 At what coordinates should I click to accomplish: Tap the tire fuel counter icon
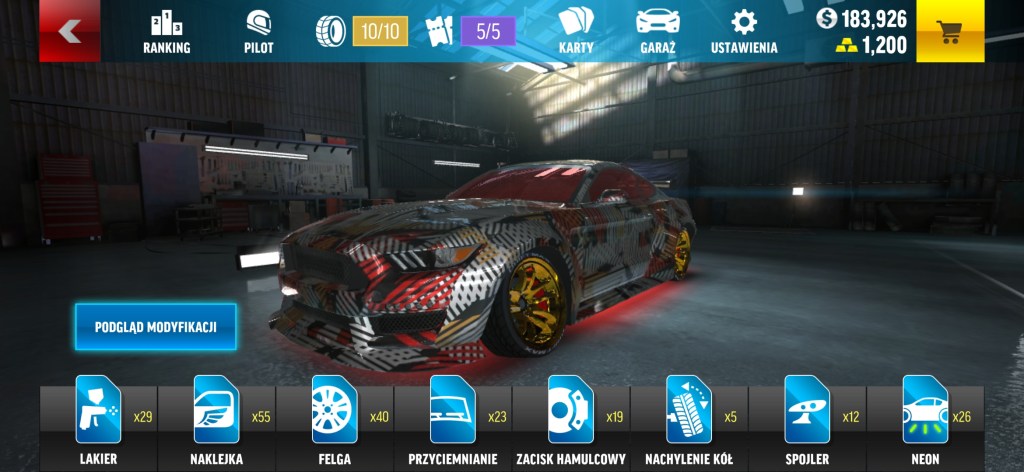pyautogui.click(x=331, y=31)
